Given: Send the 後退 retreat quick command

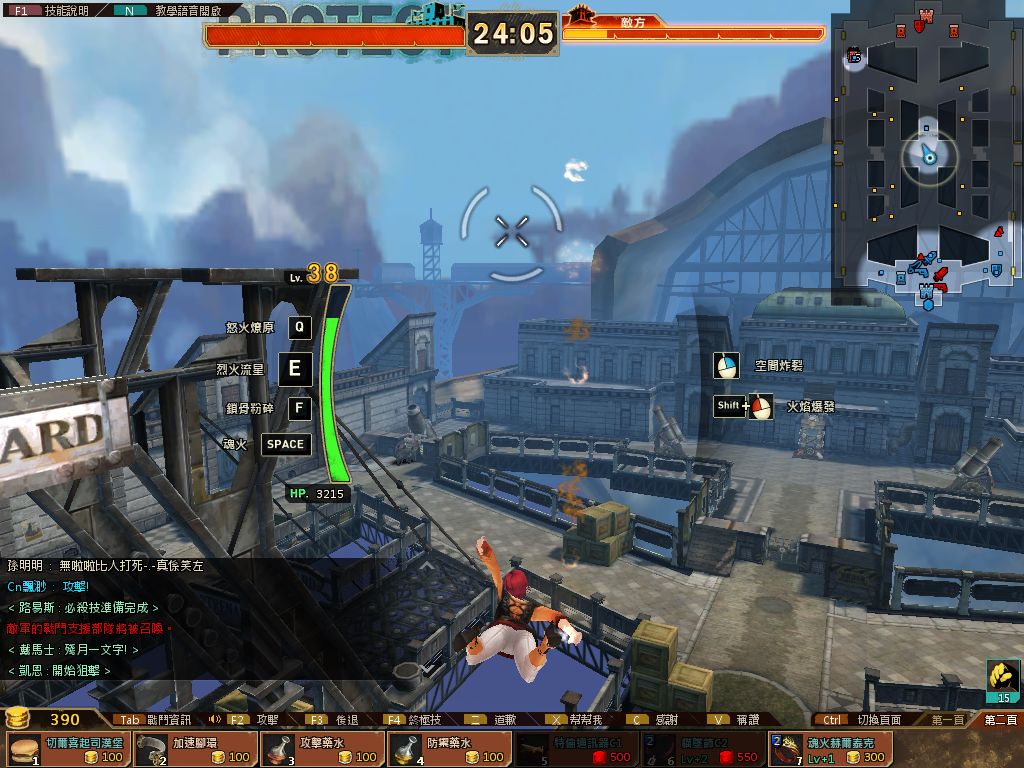Looking at the screenshot, I should [334, 719].
